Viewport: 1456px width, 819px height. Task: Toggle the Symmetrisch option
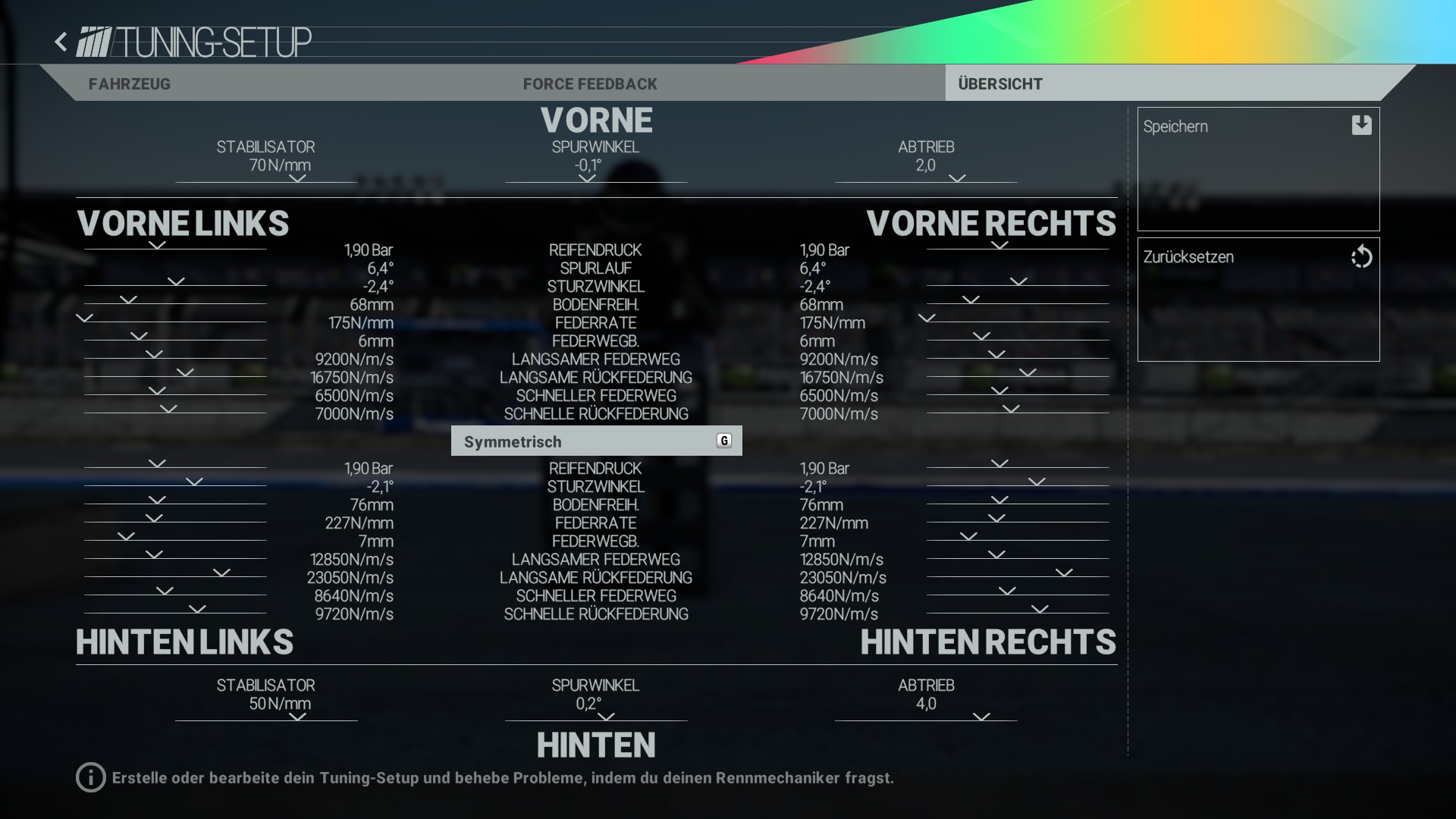pyautogui.click(x=596, y=441)
